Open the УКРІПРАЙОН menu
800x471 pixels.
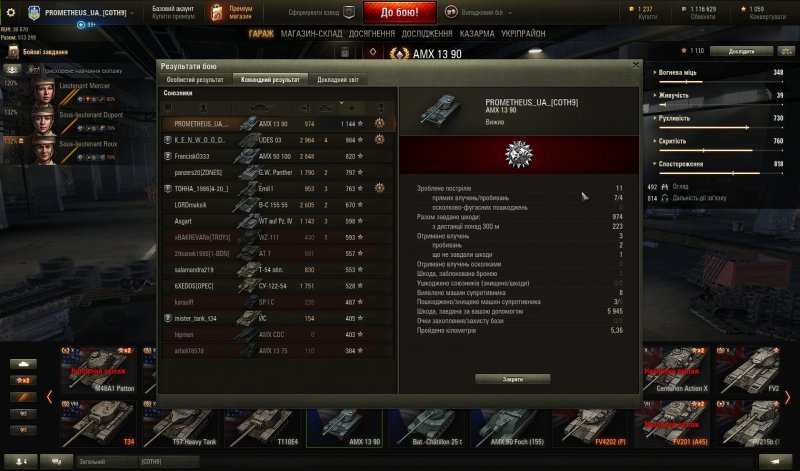pos(523,34)
